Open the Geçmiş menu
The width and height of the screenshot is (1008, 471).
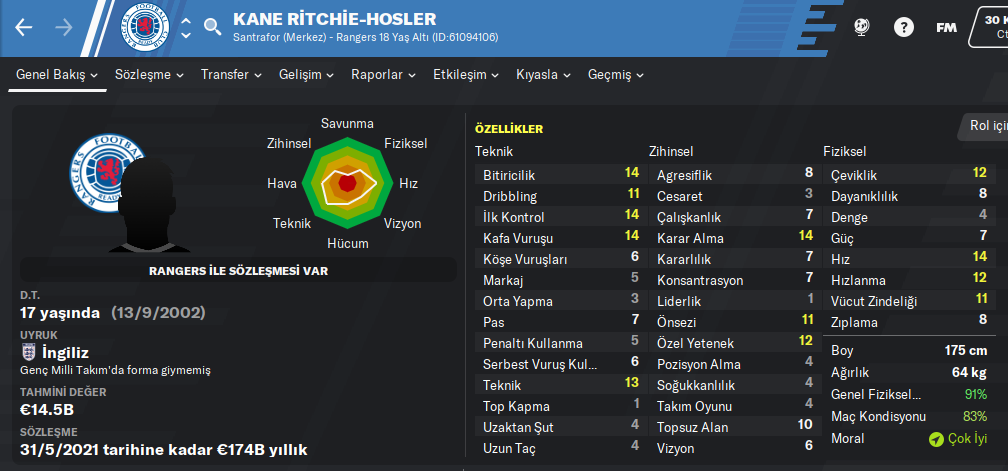[x=615, y=75]
